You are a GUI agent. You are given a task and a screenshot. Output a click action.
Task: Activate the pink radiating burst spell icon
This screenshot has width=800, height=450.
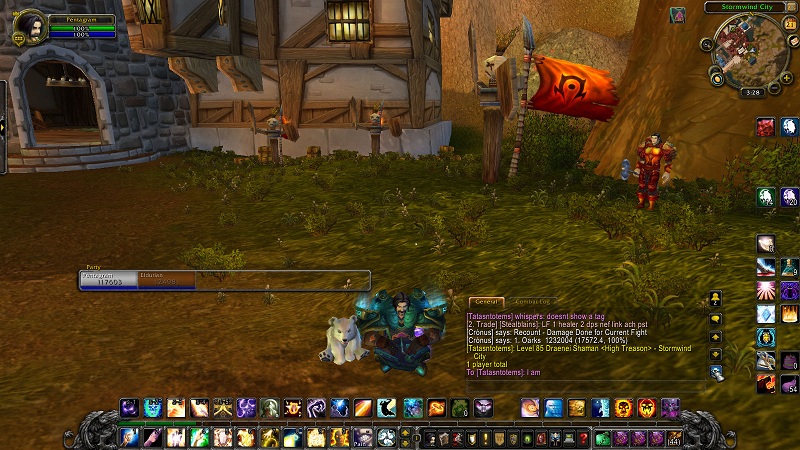(x=765, y=291)
